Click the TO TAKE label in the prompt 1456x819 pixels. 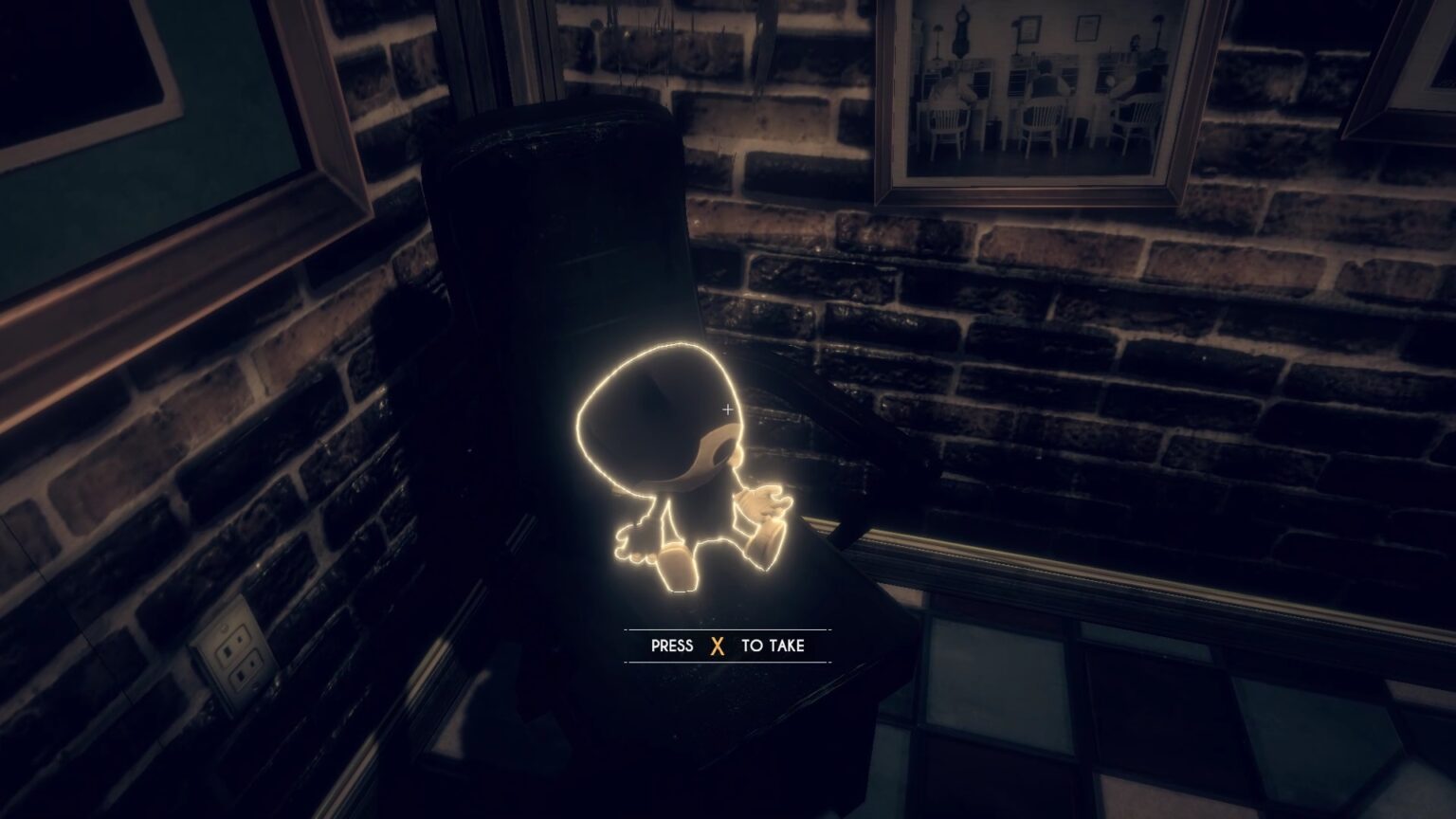[x=773, y=646]
